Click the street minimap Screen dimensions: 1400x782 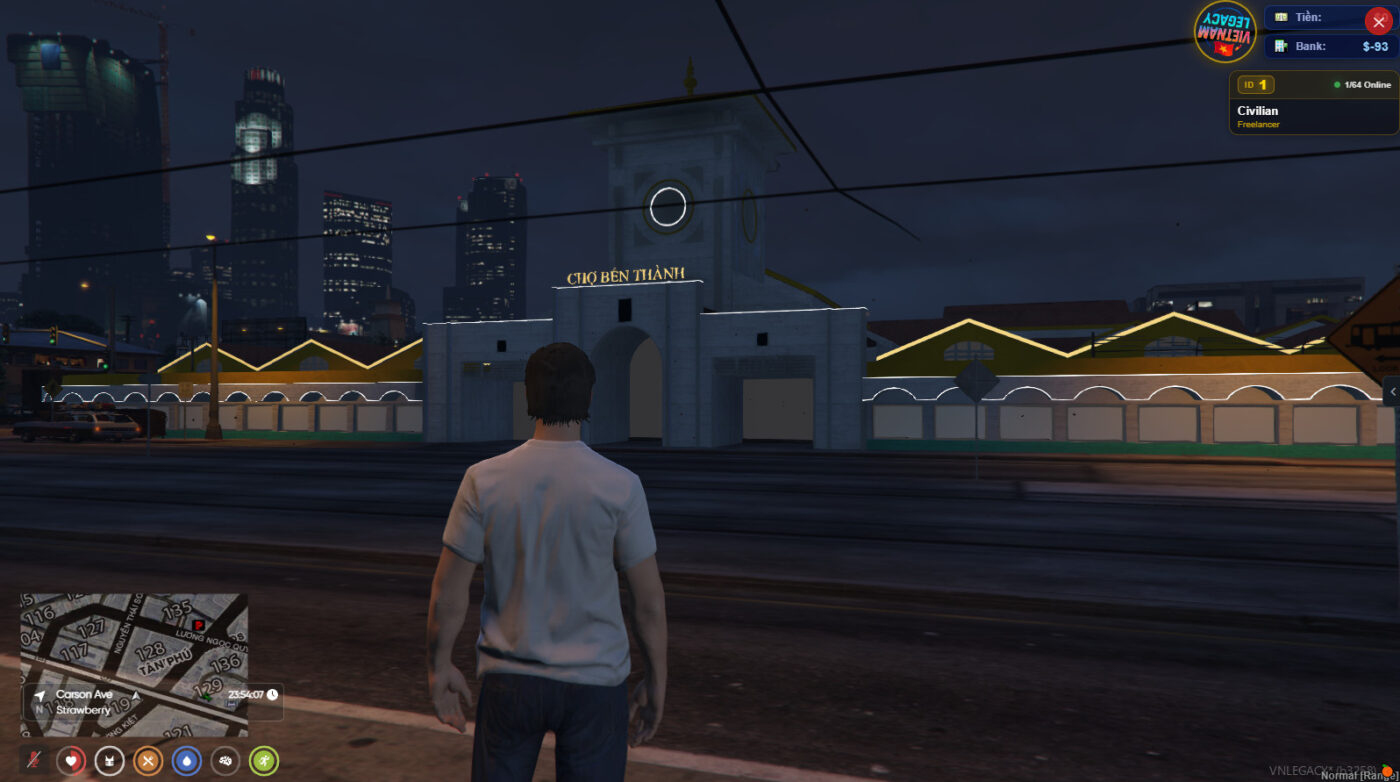click(x=134, y=640)
